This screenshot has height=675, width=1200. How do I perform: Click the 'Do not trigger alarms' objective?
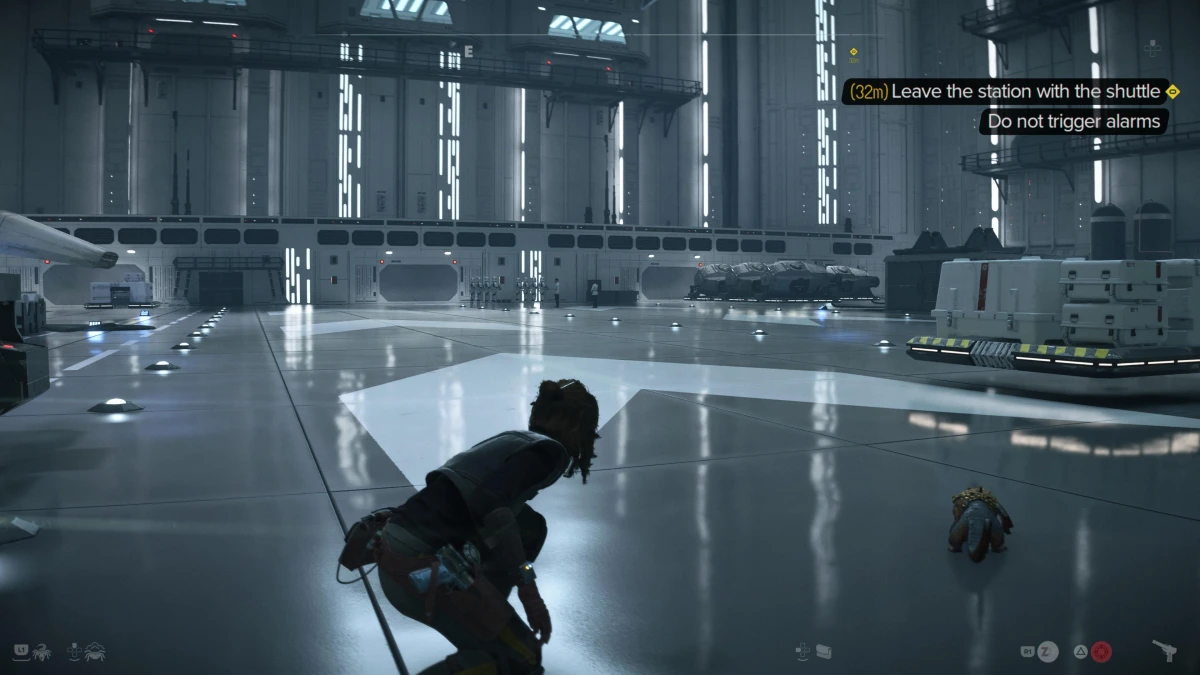point(1073,122)
